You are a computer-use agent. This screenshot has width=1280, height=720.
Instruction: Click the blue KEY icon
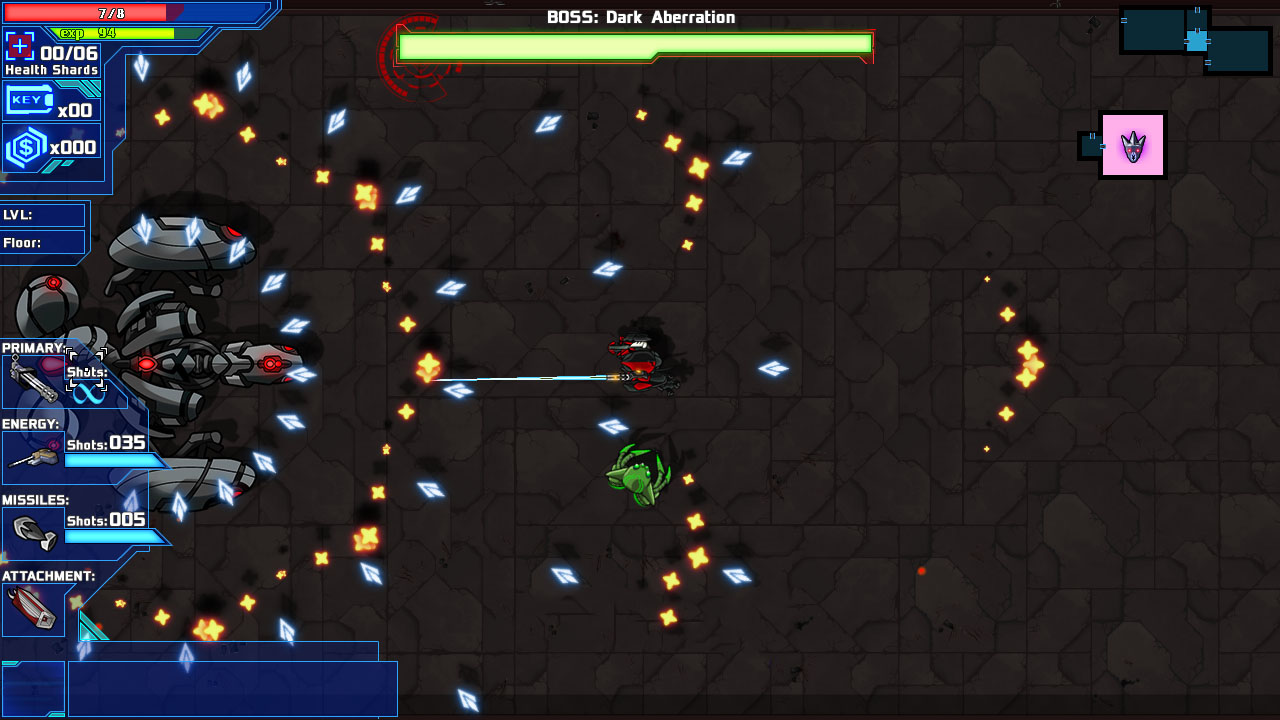tap(30, 100)
